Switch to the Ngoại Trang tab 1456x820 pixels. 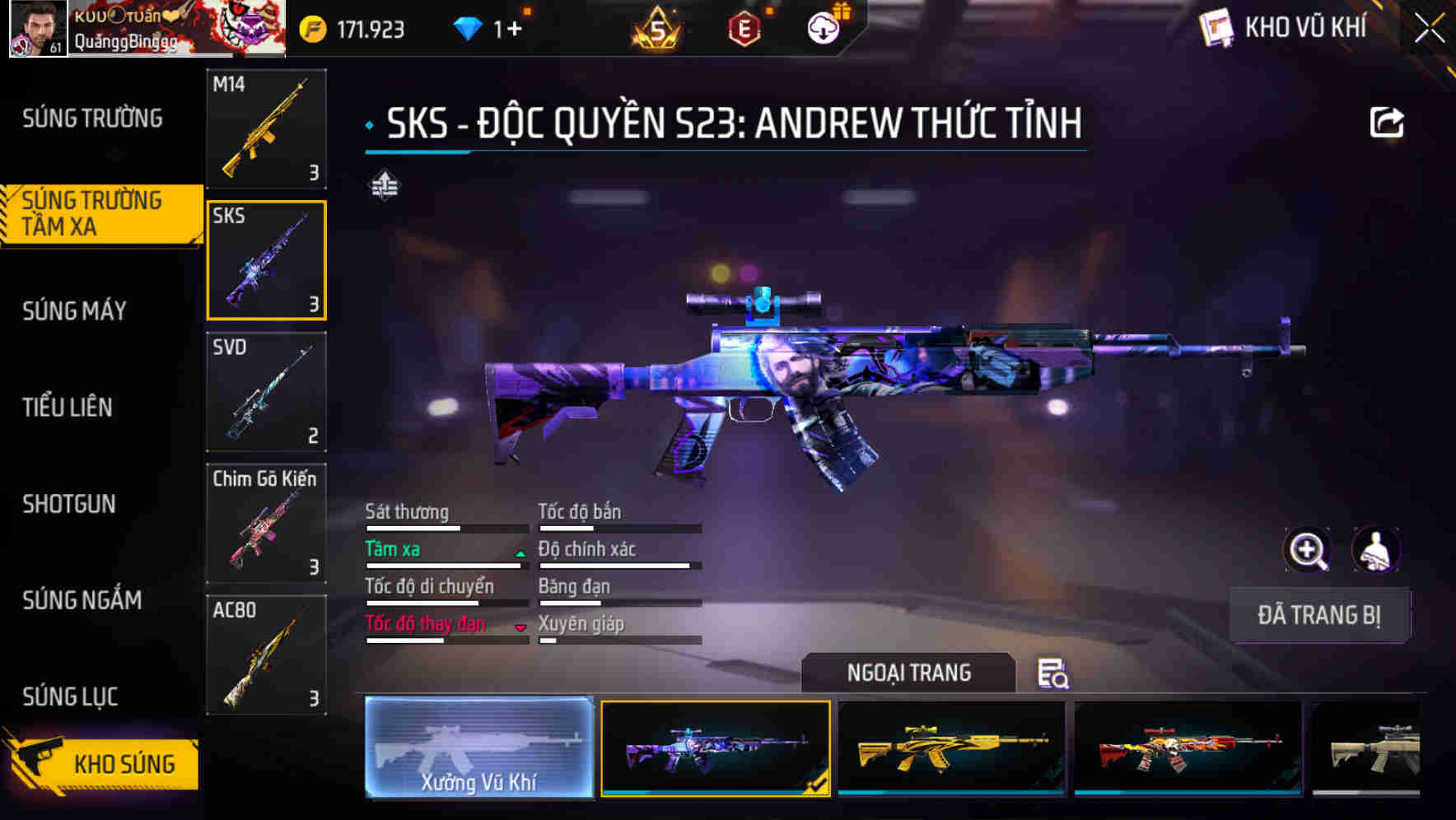click(x=909, y=673)
